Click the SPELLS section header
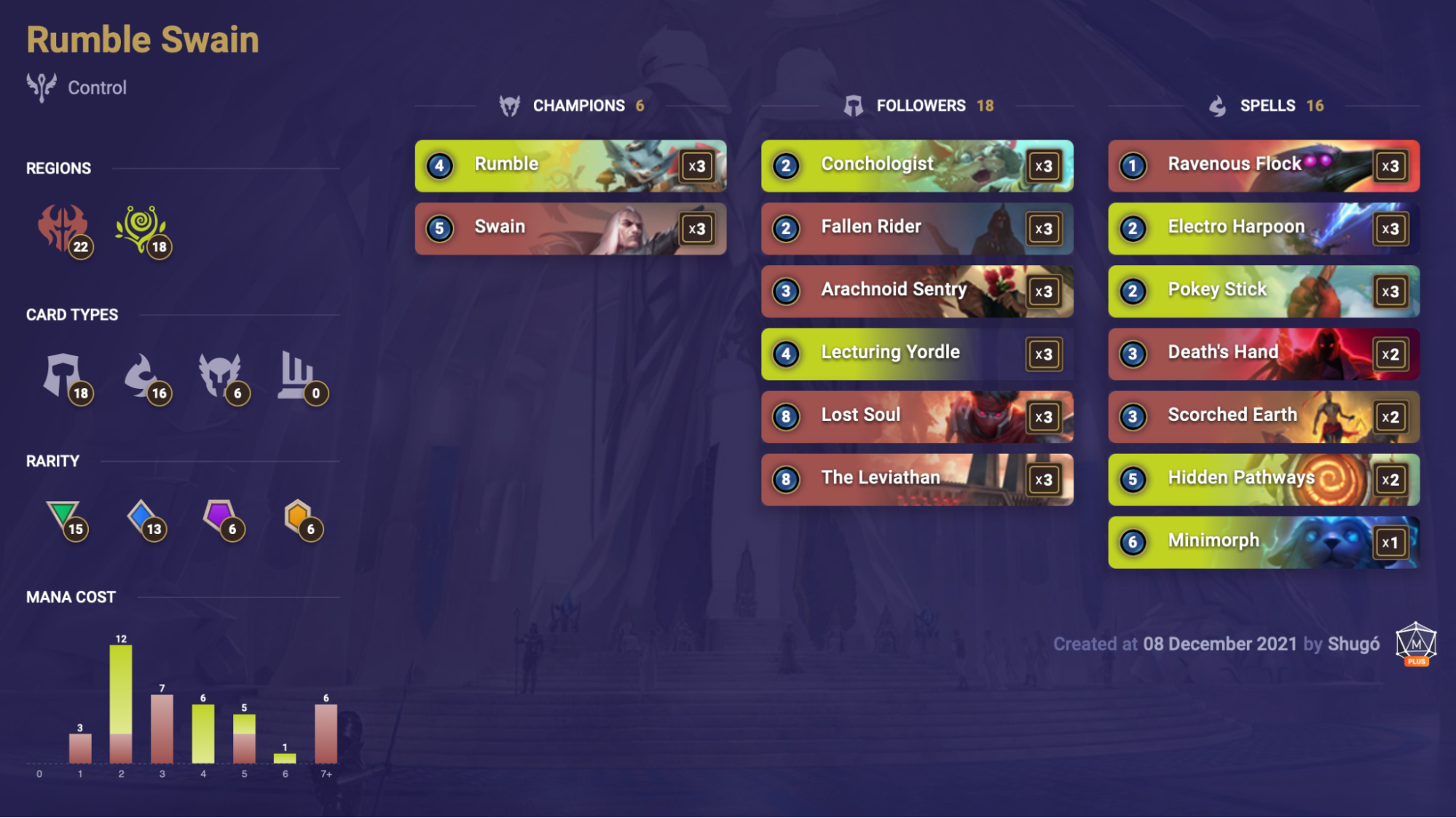1456x818 pixels. pyautogui.click(x=1267, y=105)
